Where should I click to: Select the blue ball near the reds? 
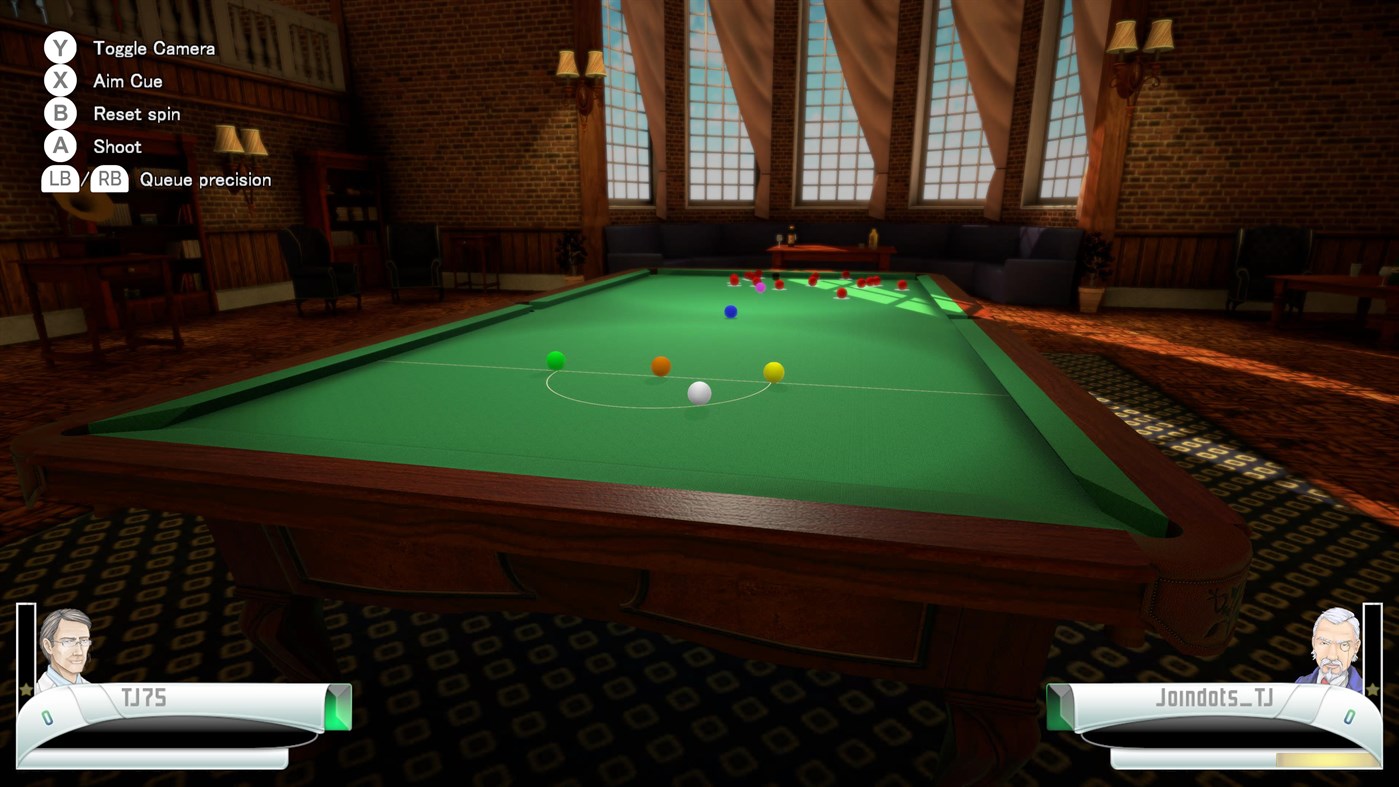(x=730, y=311)
